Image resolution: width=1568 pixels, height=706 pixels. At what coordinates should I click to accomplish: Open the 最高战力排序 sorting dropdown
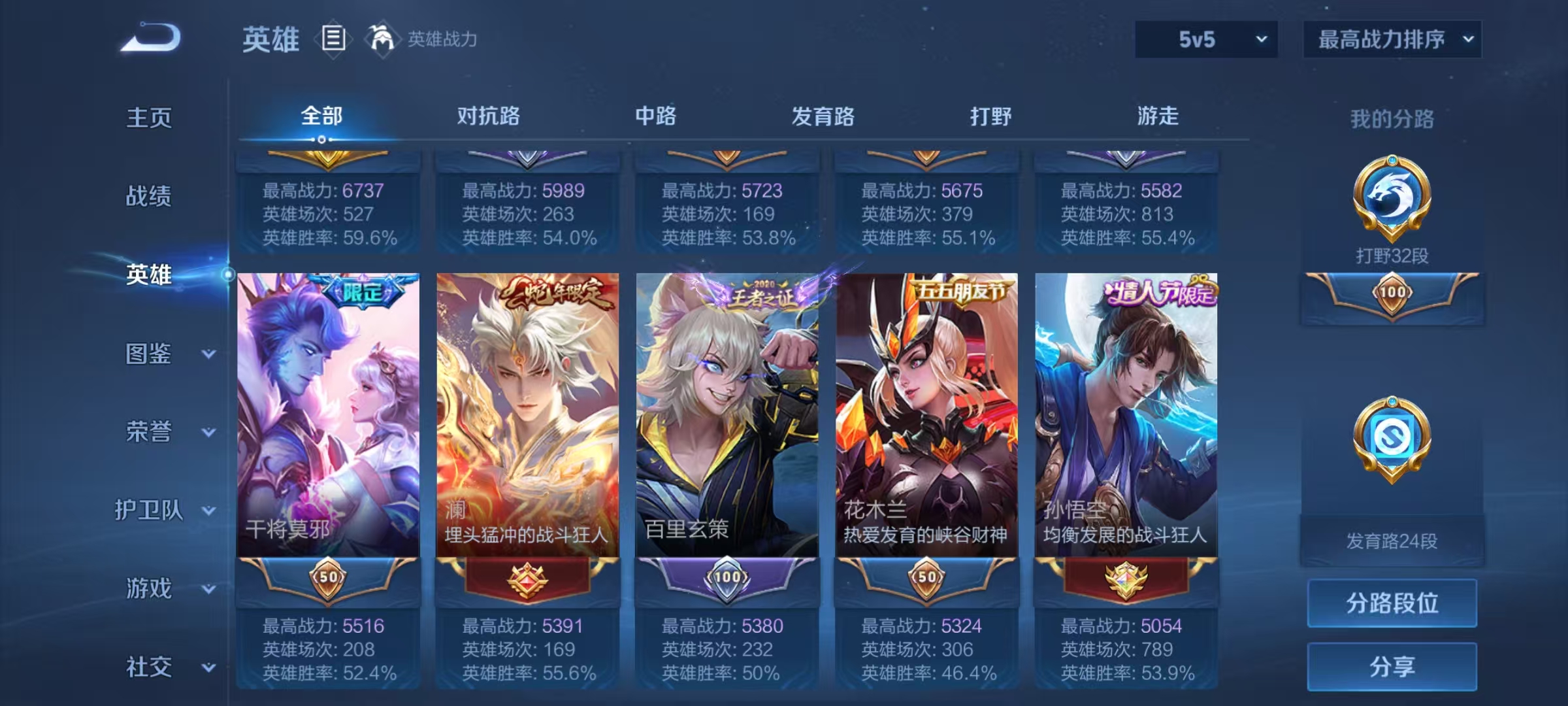(x=1392, y=39)
